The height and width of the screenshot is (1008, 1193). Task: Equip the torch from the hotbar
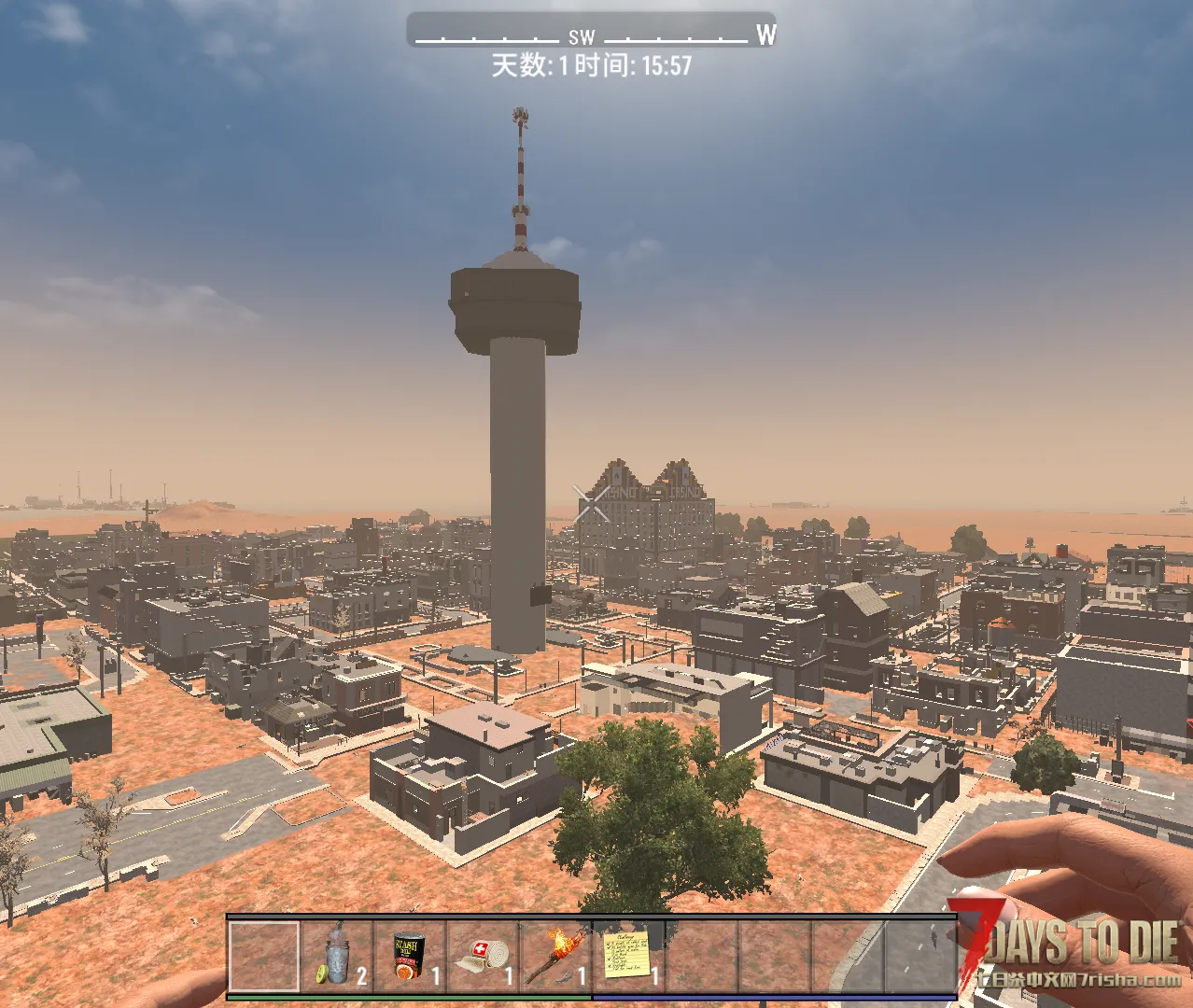(x=556, y=955)
